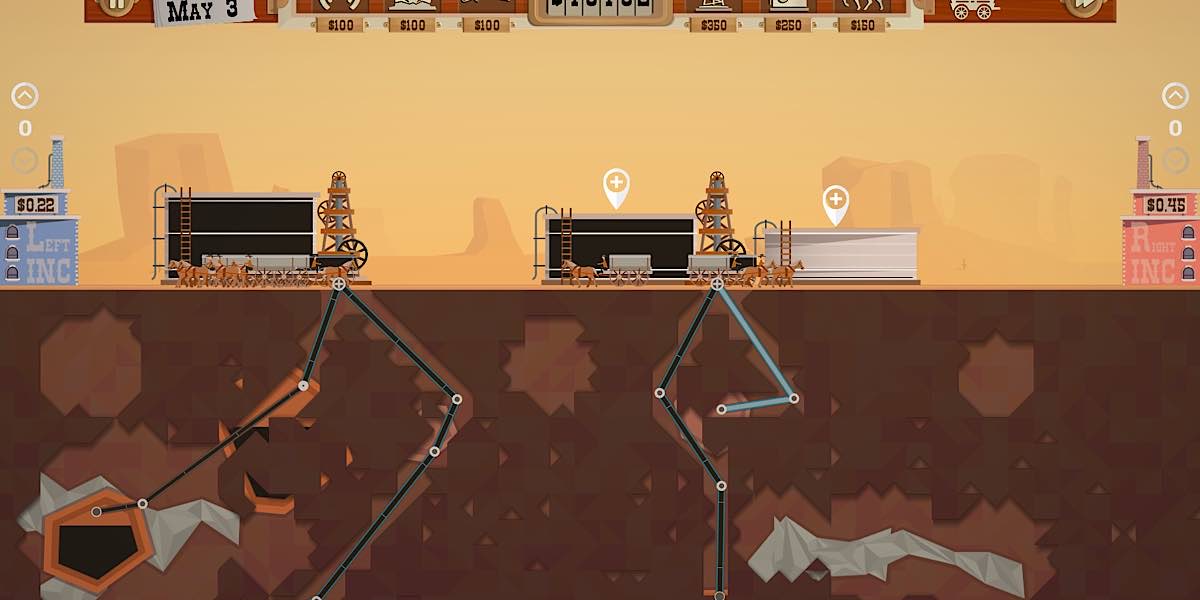Click the plus marker above the grey silo

click(x=836, y=201)
